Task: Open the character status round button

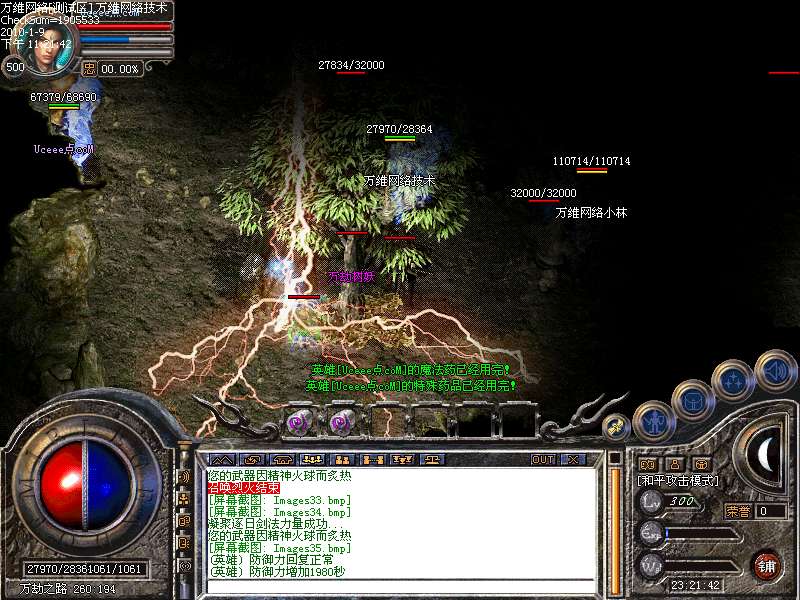Action: pos(654,420)
